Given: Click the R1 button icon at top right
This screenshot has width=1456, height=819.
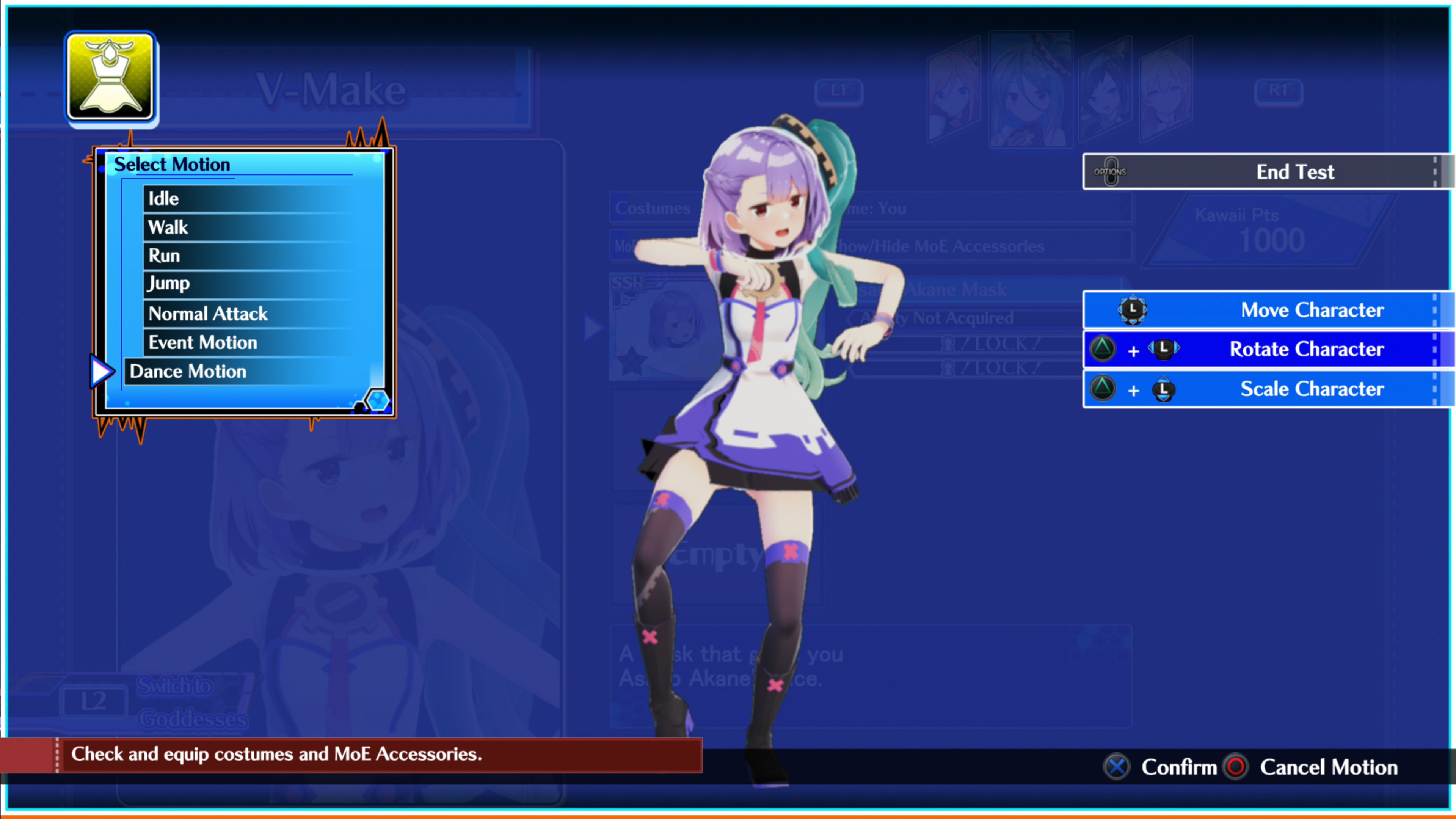Looking at the screenshot, I should [1279, 91].
